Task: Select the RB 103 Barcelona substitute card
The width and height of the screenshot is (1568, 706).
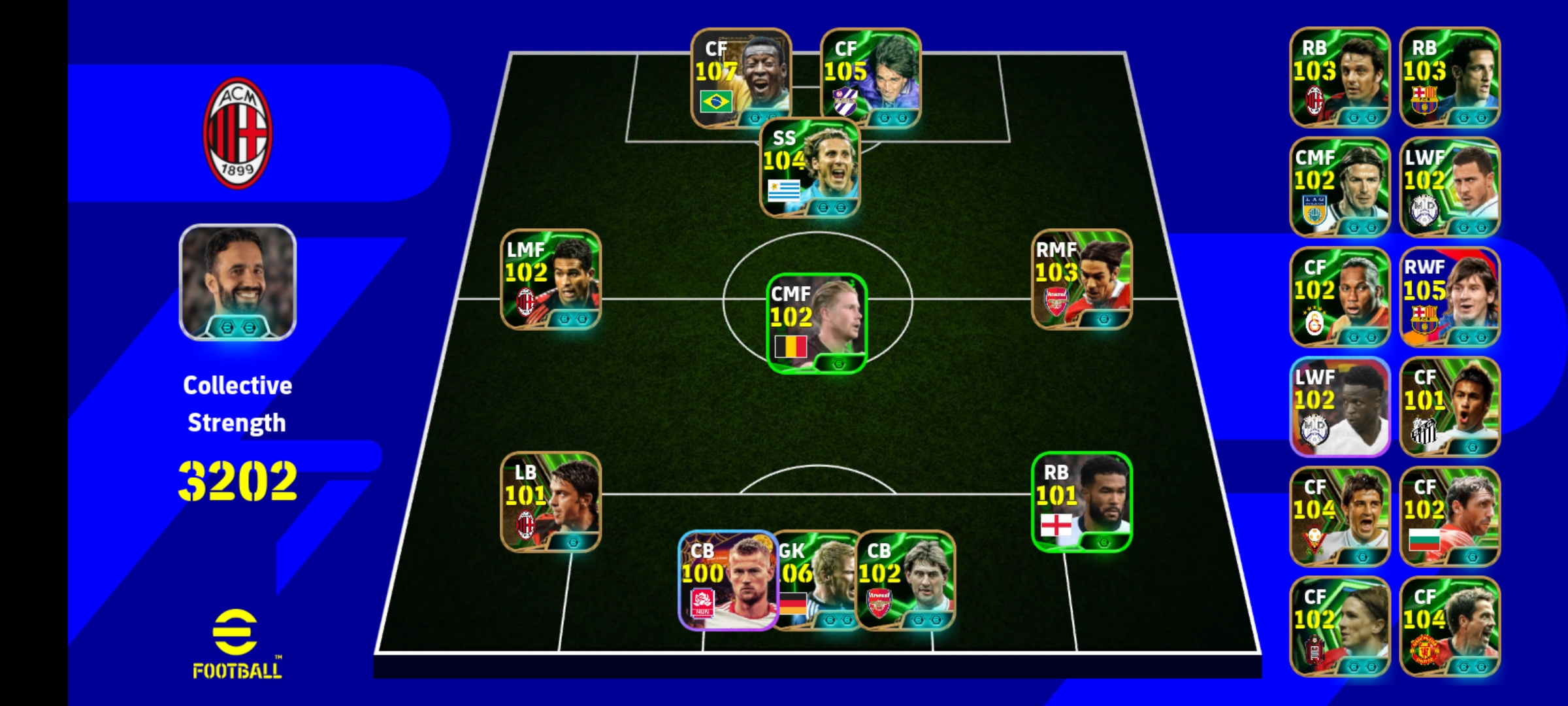Action: [x=1450, y=78]
